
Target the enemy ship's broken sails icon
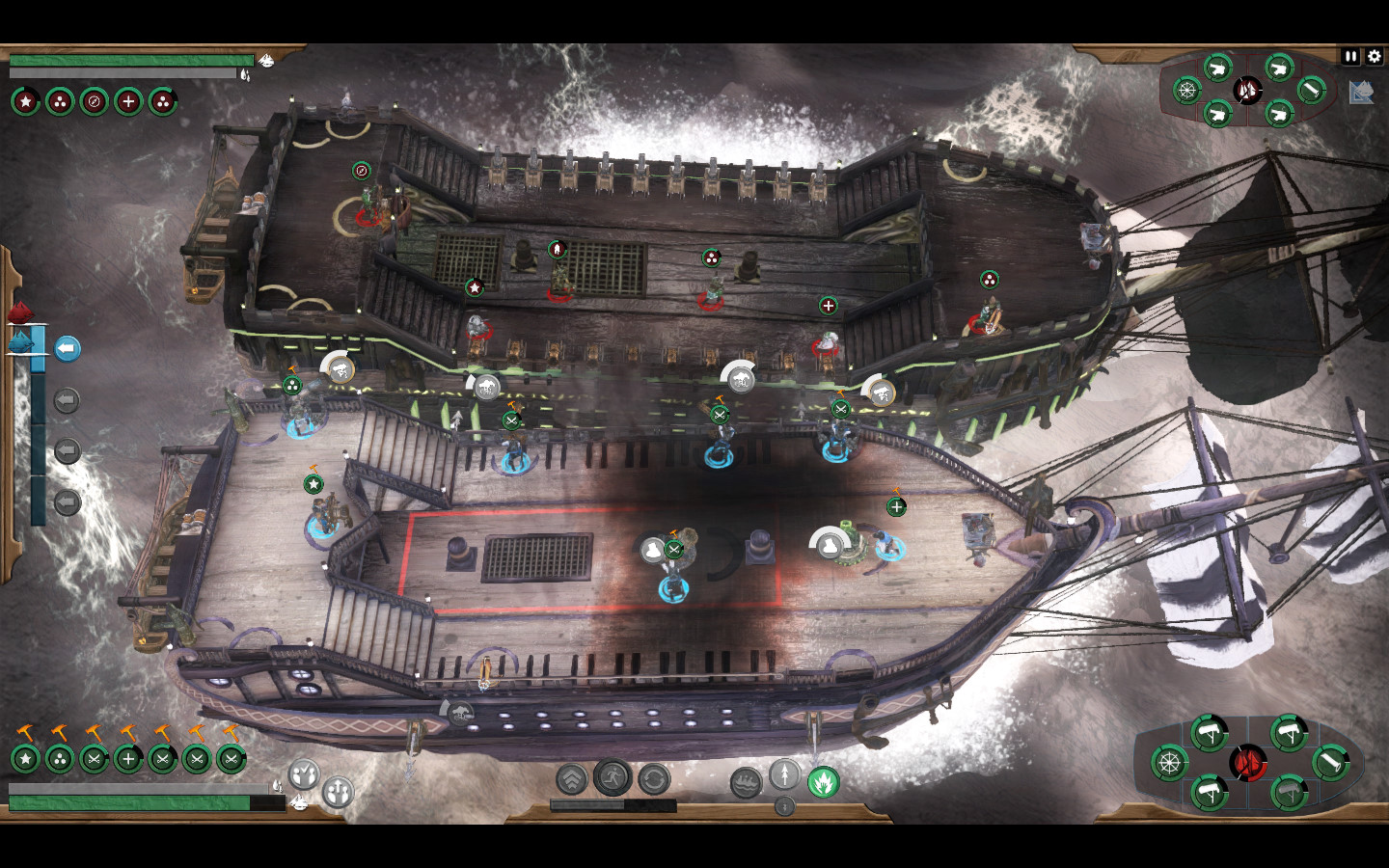point(1247,91)
